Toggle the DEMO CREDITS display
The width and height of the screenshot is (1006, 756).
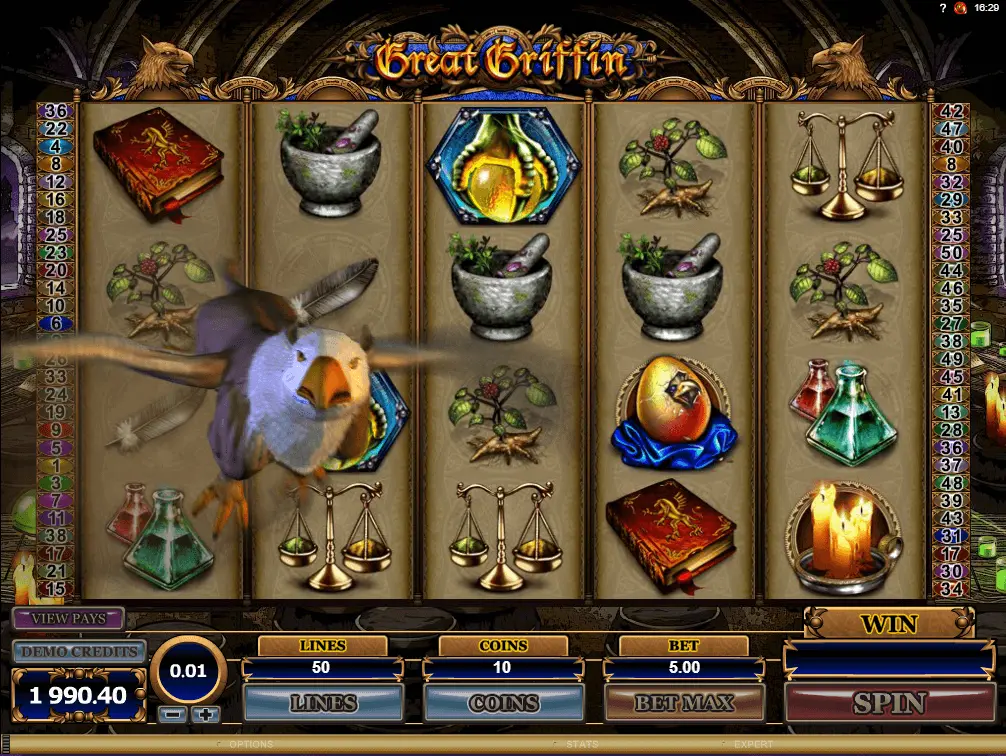[x=79, y=652]
